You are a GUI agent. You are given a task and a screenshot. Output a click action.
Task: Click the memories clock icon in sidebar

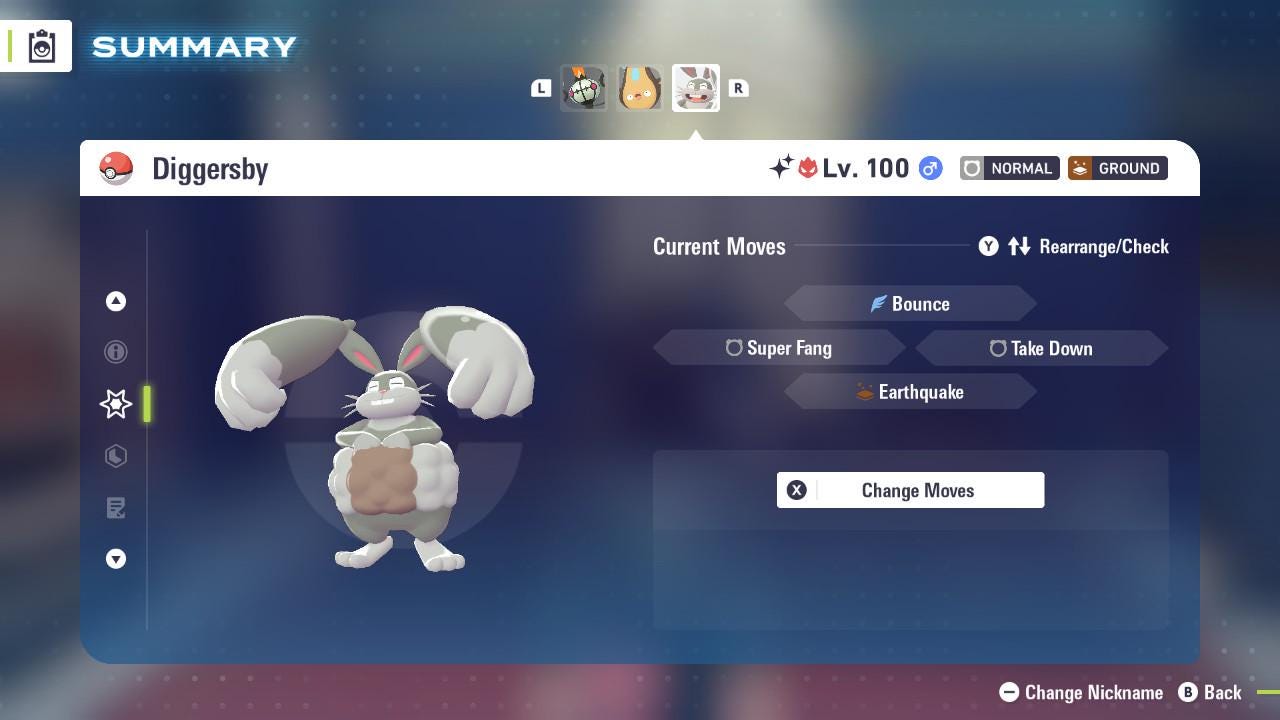click(x=116, y=456)
